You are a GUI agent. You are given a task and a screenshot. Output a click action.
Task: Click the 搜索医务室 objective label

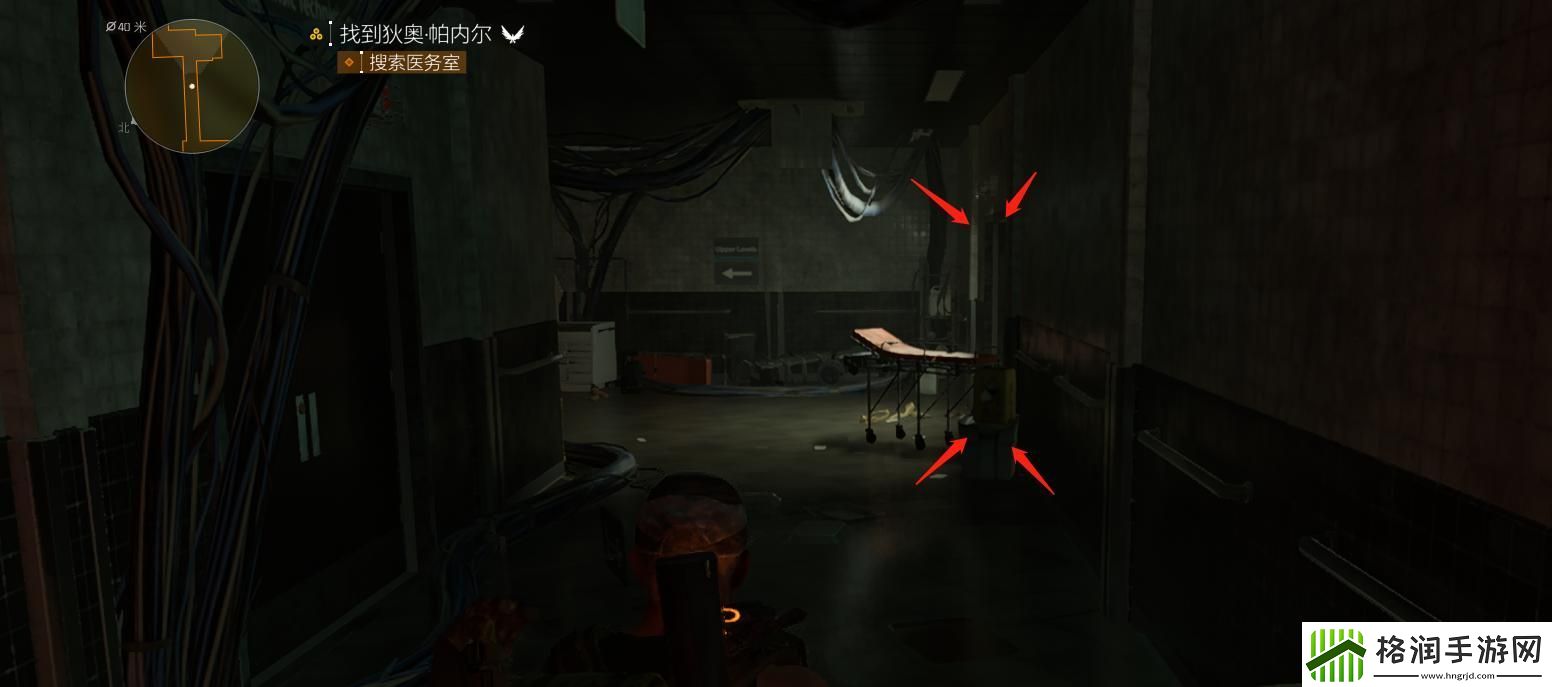click(414, 63)
